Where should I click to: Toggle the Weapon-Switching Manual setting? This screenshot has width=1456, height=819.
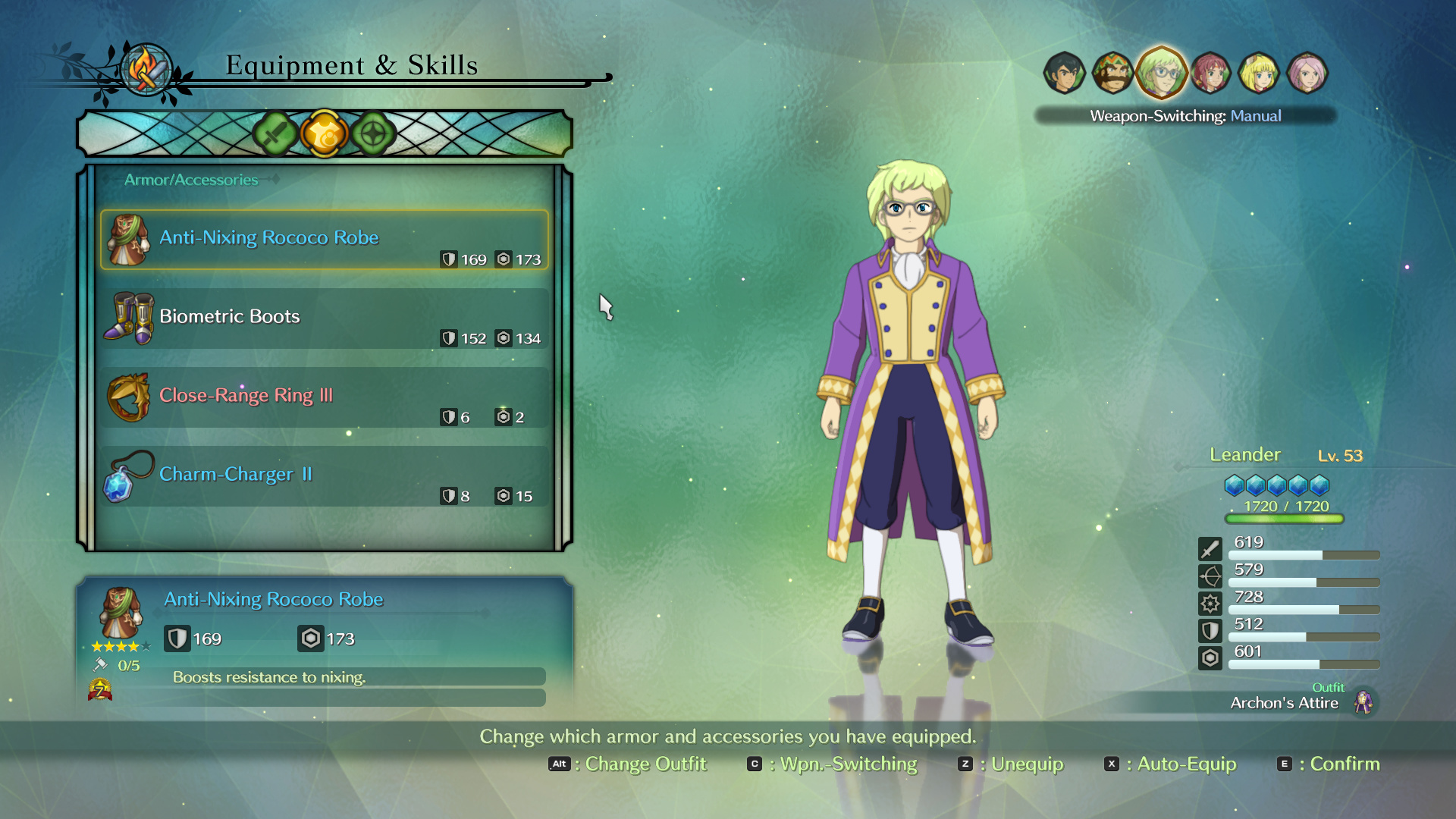[x=1185, y=116]
